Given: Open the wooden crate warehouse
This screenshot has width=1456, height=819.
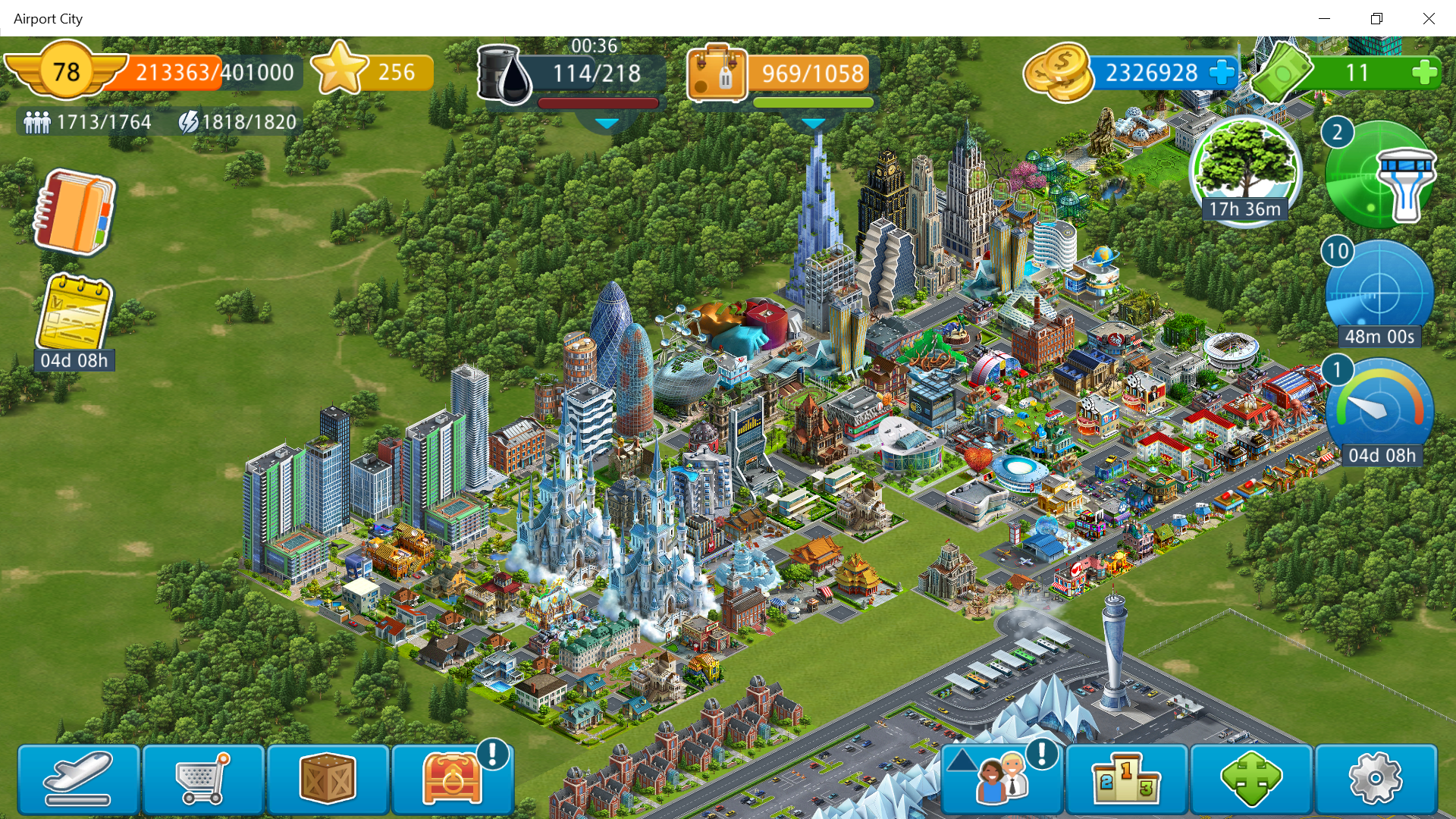Looking at the screenshot, I should 328,779.
